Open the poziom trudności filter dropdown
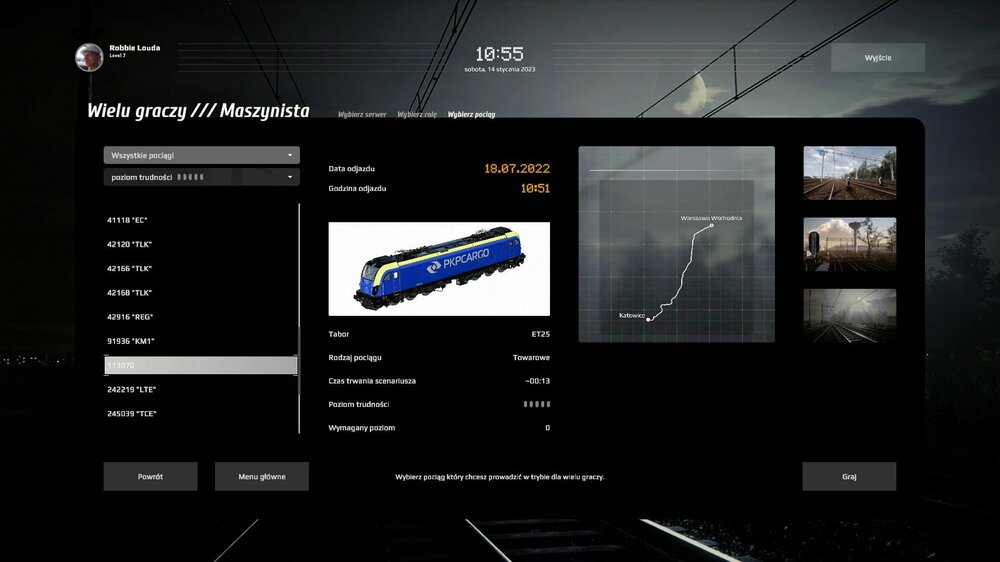The width and height of the screenshot is (1000, 562). [x=201, y=177]
